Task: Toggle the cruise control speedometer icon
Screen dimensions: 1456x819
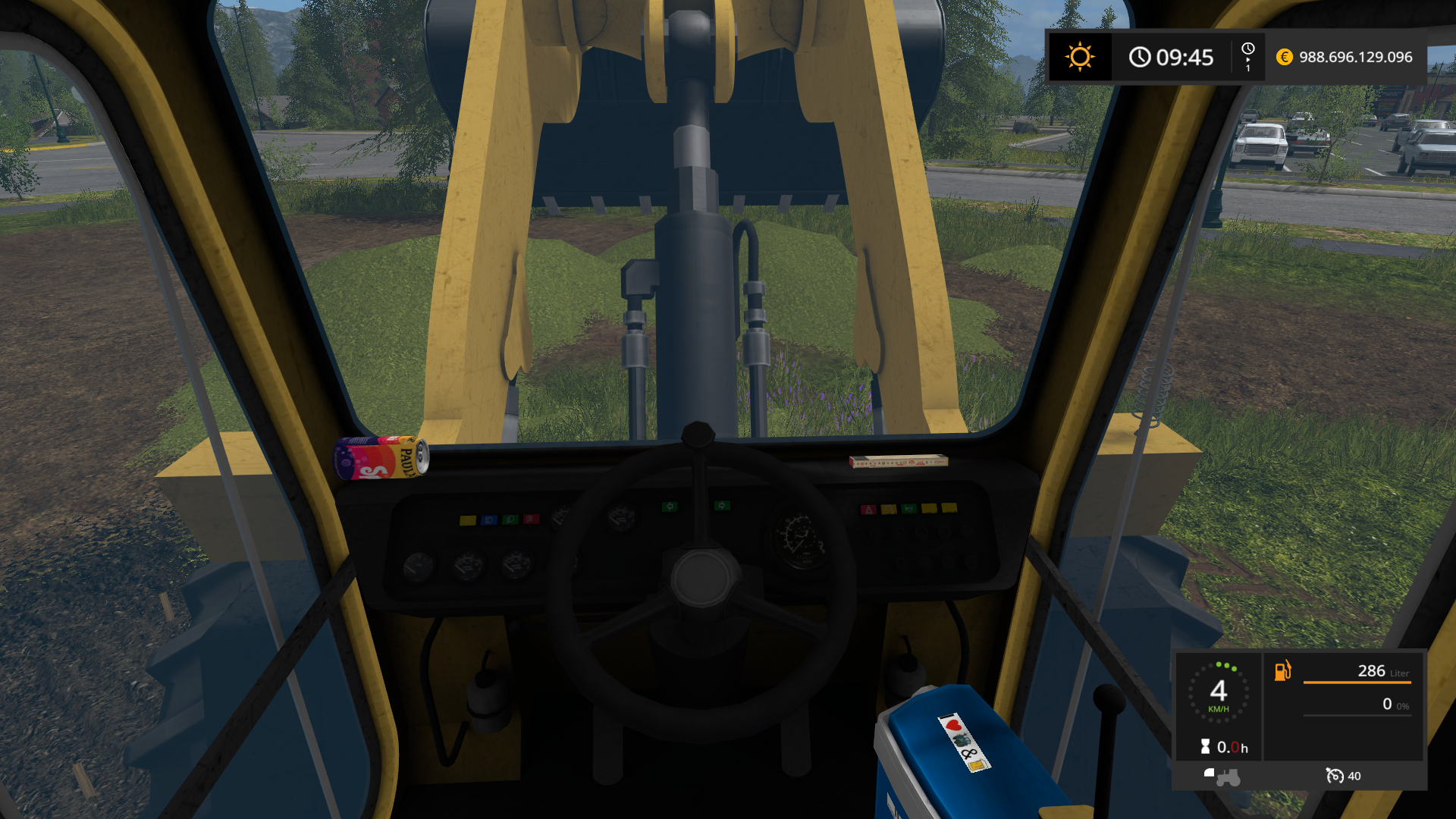Action: pos(1334,775)
